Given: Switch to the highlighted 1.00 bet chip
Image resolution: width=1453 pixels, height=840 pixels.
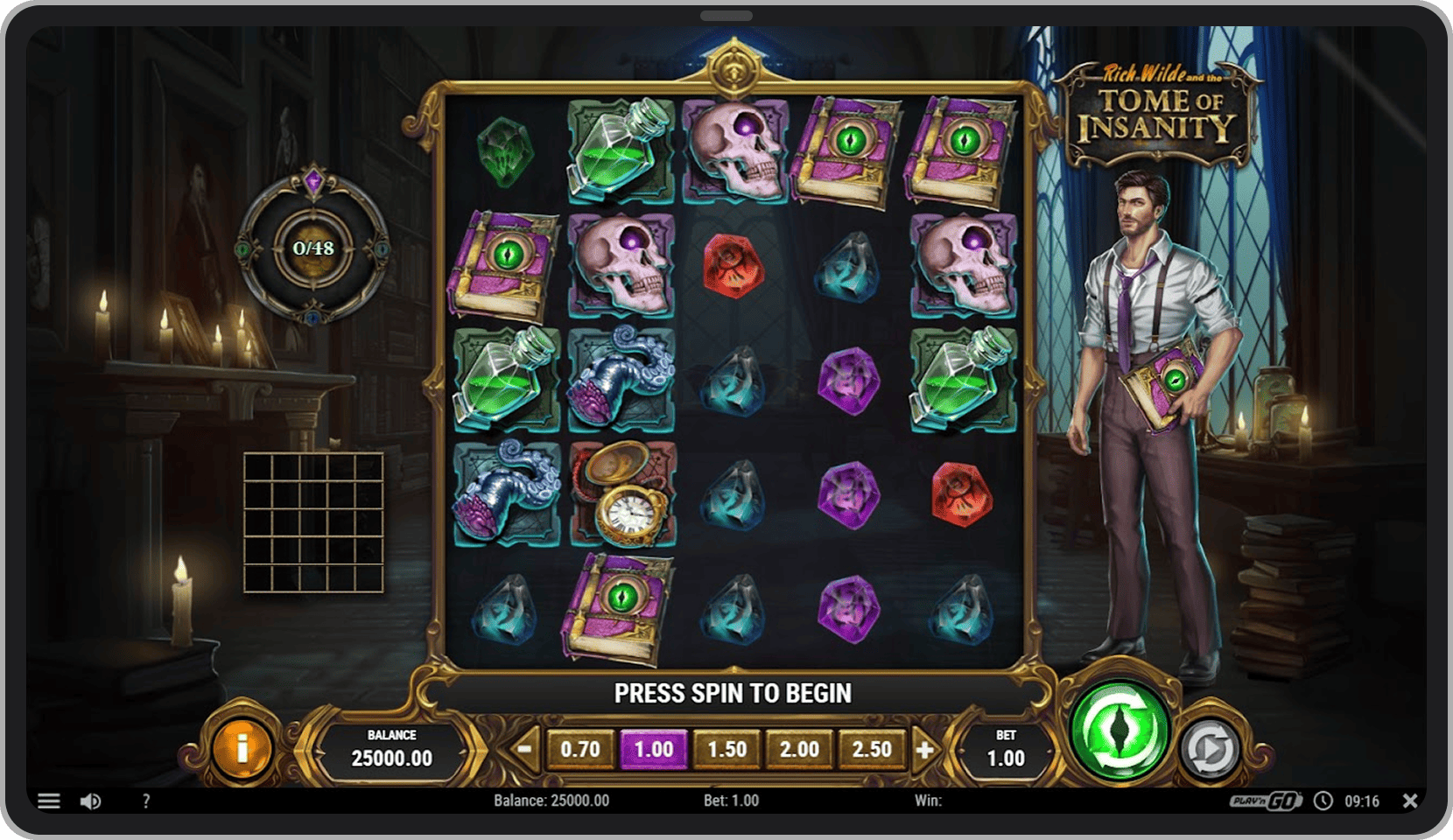Looking at the screenshot, I should click(654, 749).
